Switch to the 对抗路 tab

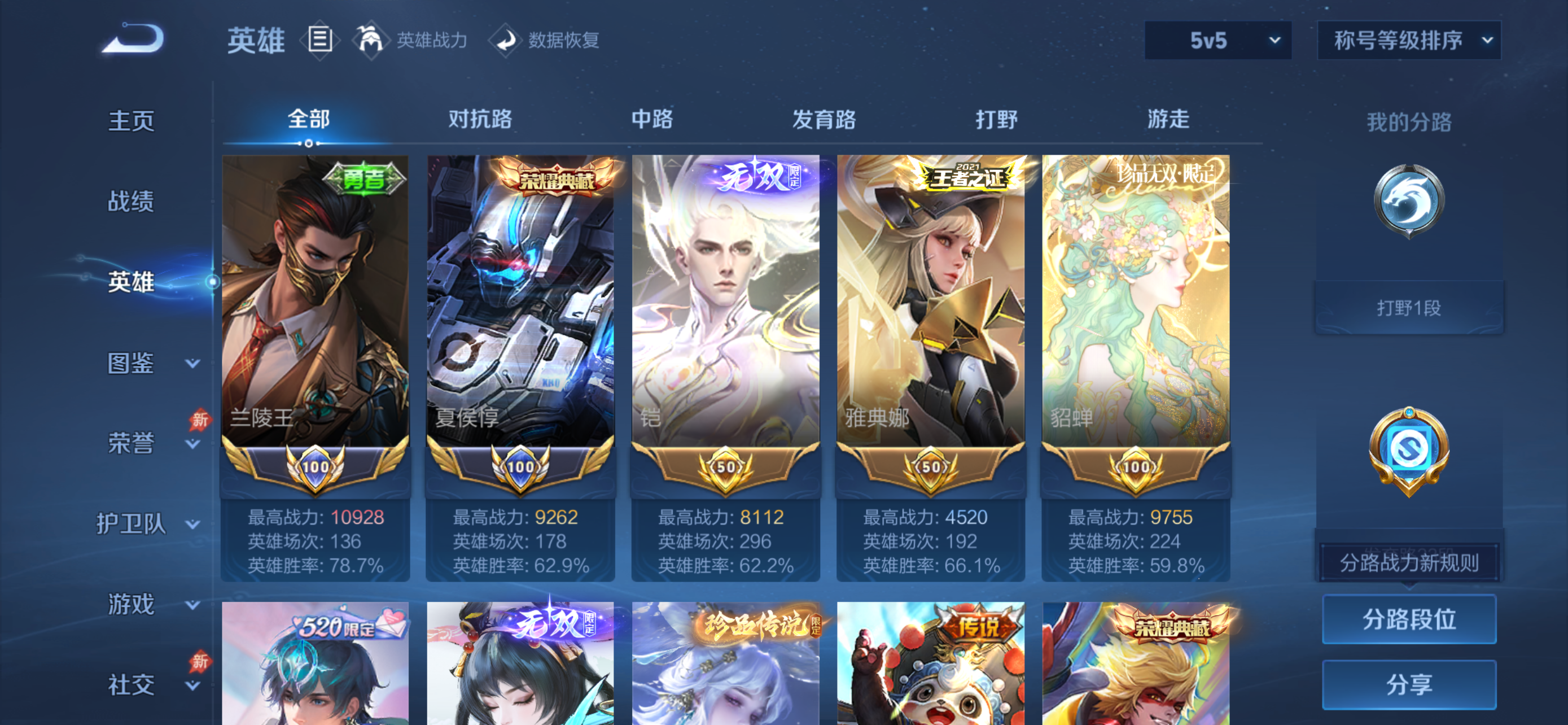[x=479, y=120]
